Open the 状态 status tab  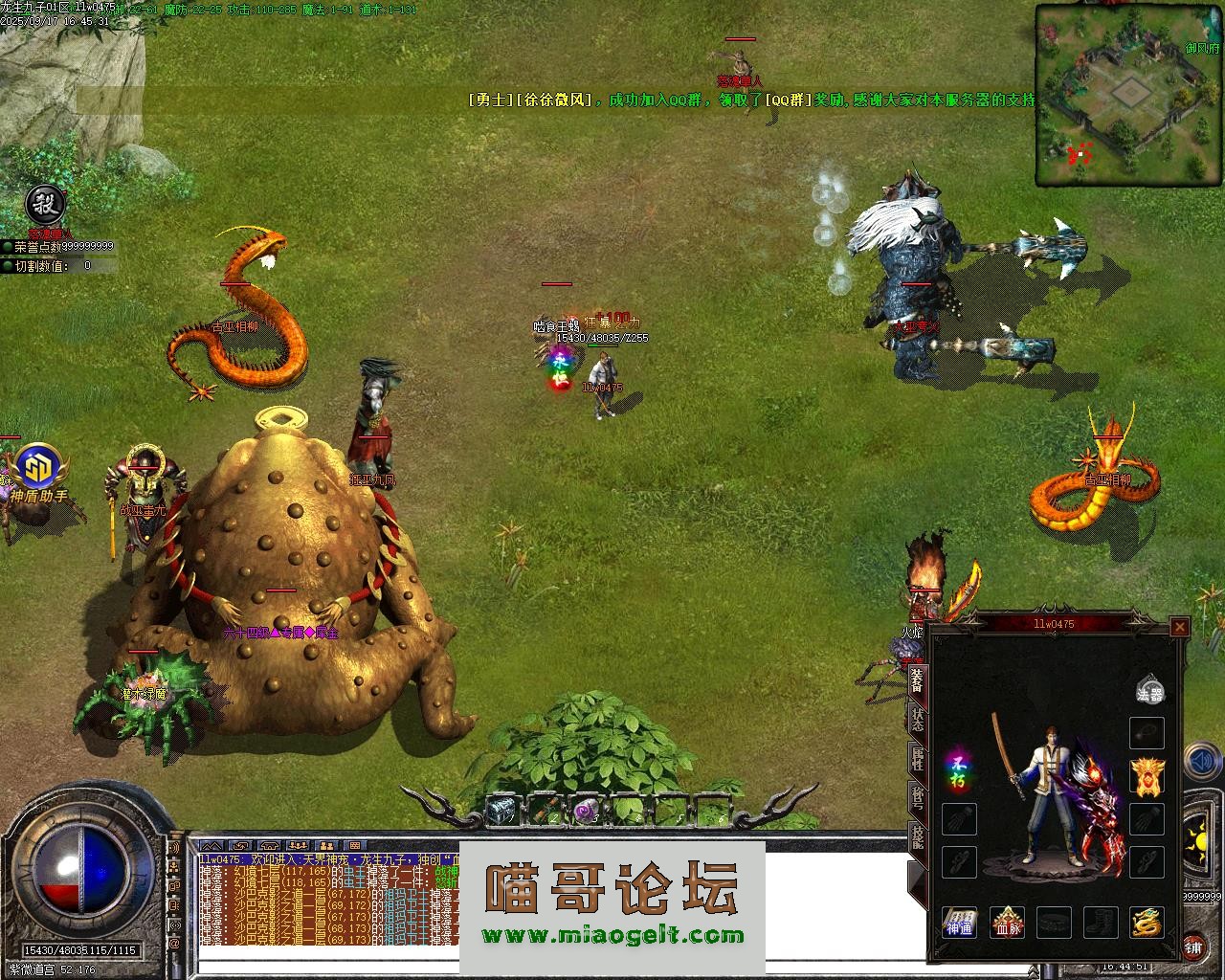pos(917,719)
